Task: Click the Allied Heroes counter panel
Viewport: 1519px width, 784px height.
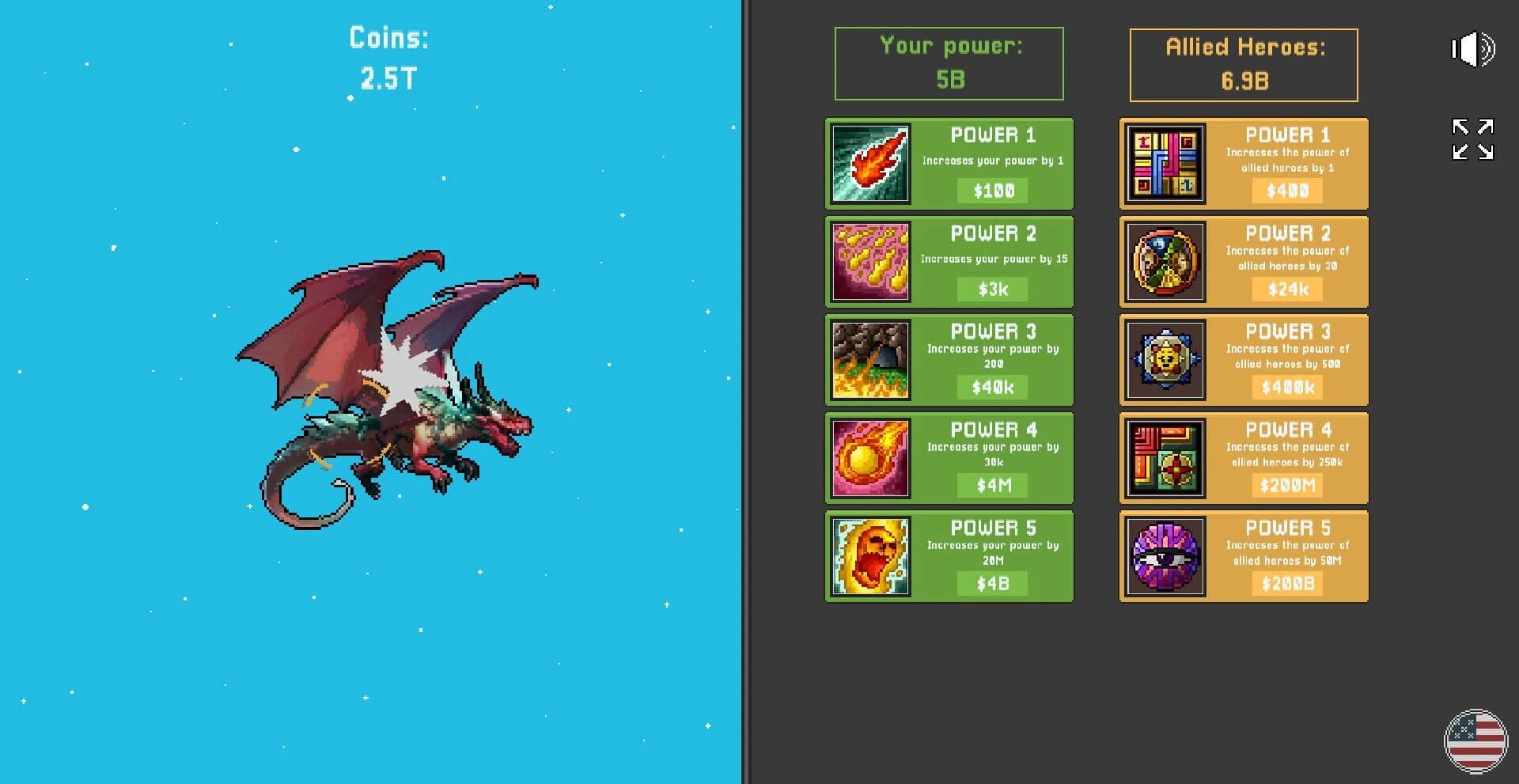Action: pyautogui.click(x=1242, y=63)
